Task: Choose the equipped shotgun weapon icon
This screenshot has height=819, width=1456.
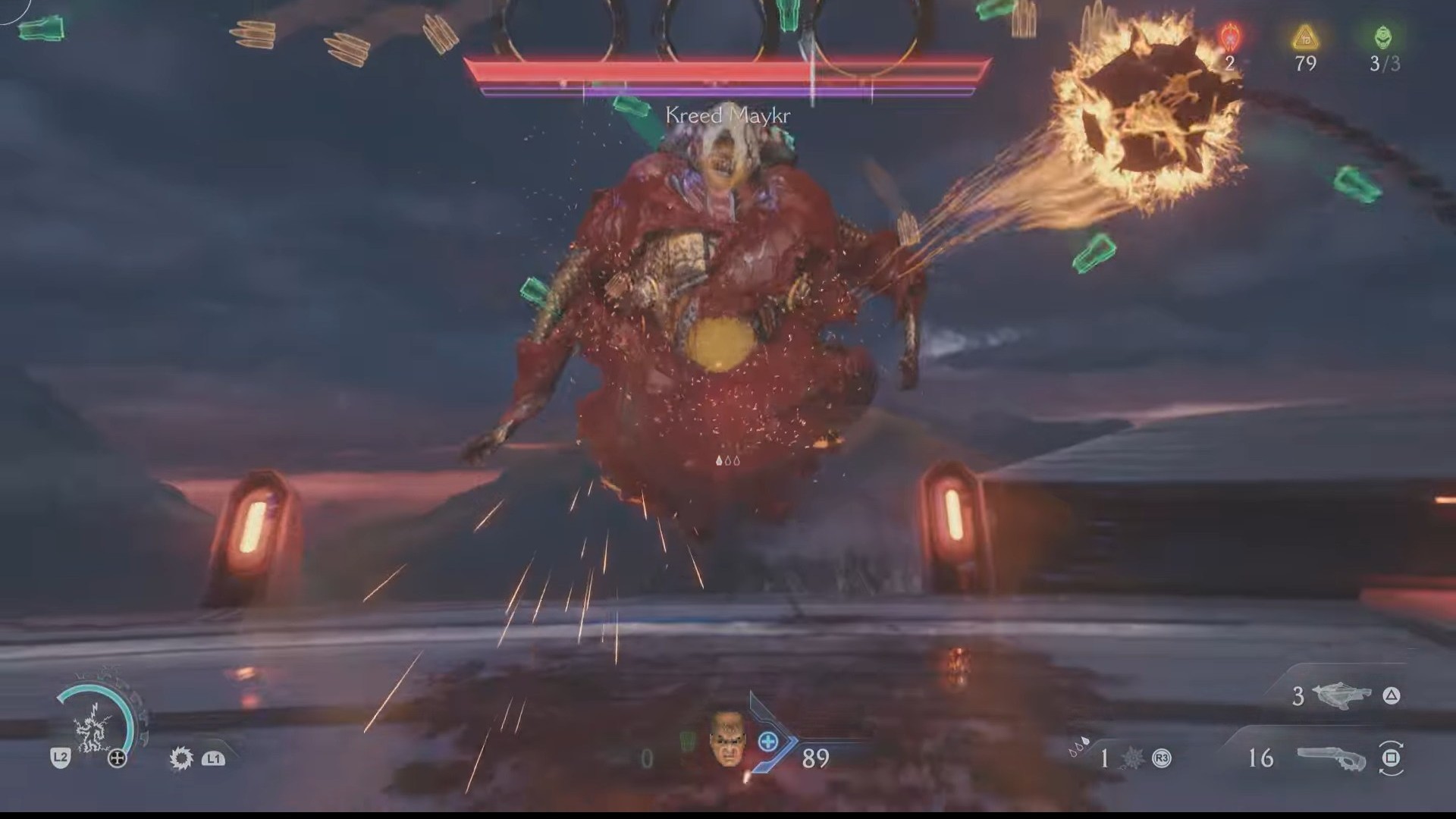Action: pos(1332,758)
